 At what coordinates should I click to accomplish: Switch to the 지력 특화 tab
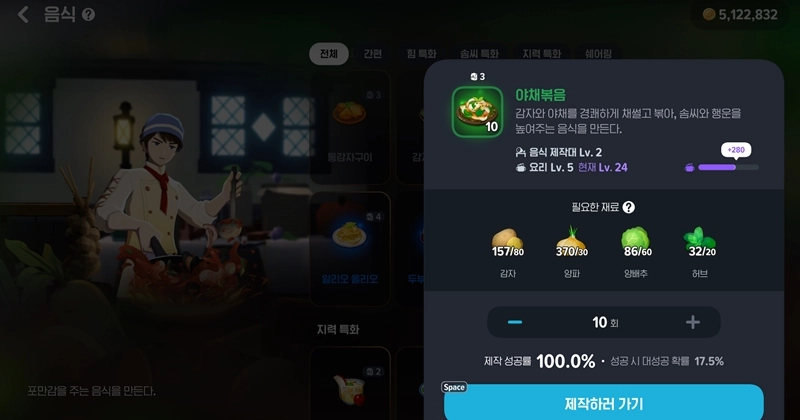541,54
